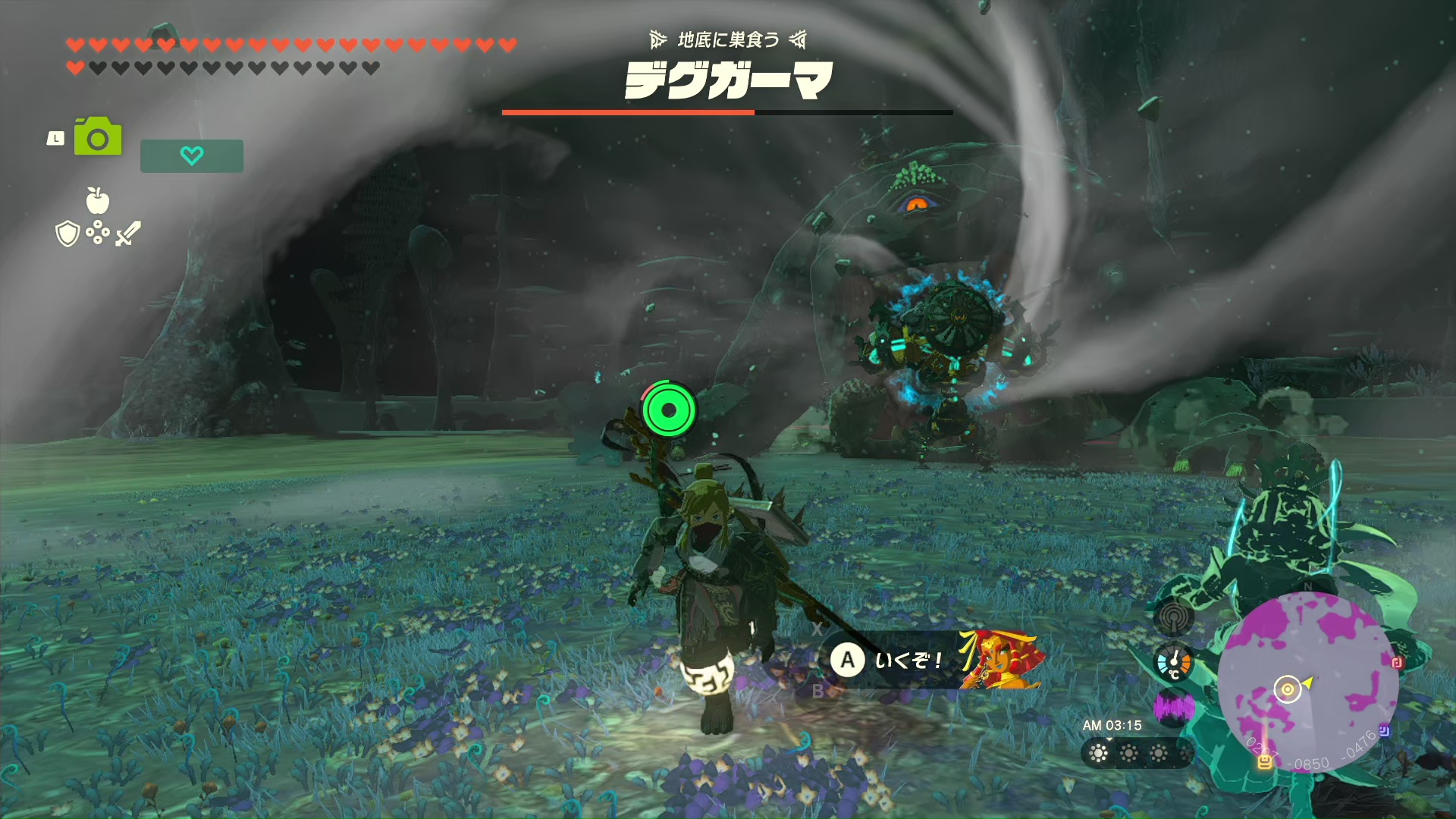Screen dimensions: 1456x819
Task: Select the green camera ability icon
Action: 98,137
